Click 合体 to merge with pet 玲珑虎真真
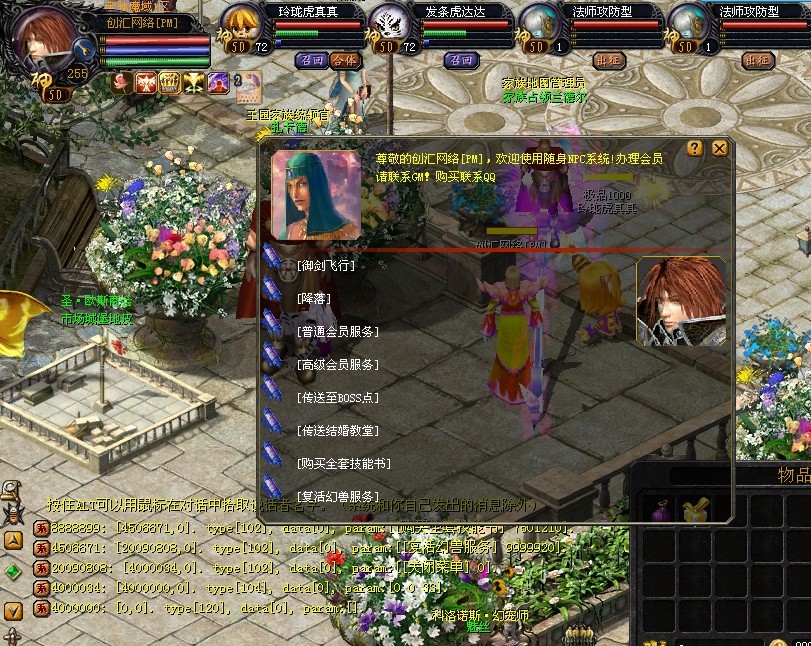The height and width of the screenshot is (646, 811). [343, 60]
